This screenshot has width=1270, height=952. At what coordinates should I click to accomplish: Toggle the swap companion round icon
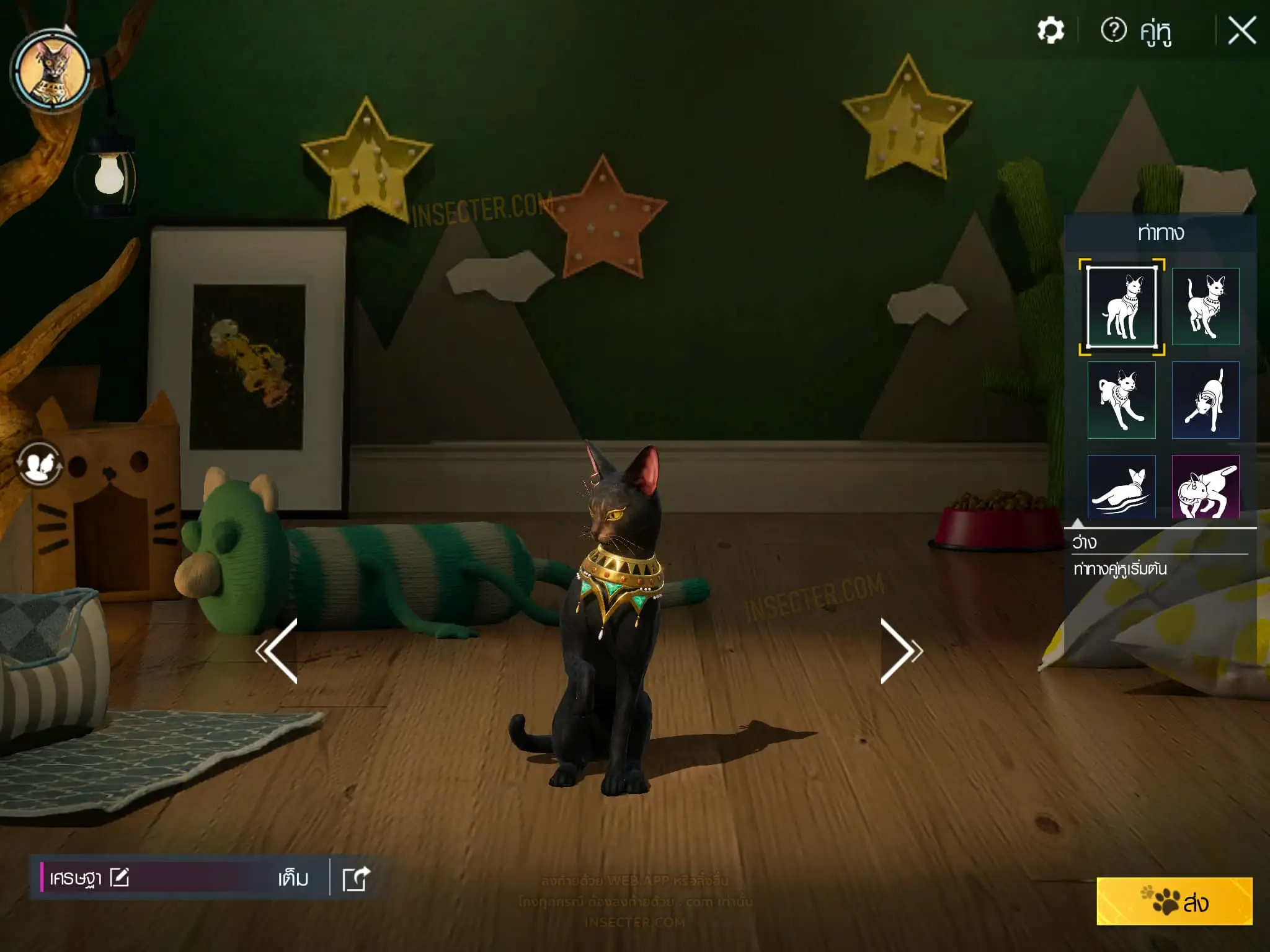coord(39,464)
